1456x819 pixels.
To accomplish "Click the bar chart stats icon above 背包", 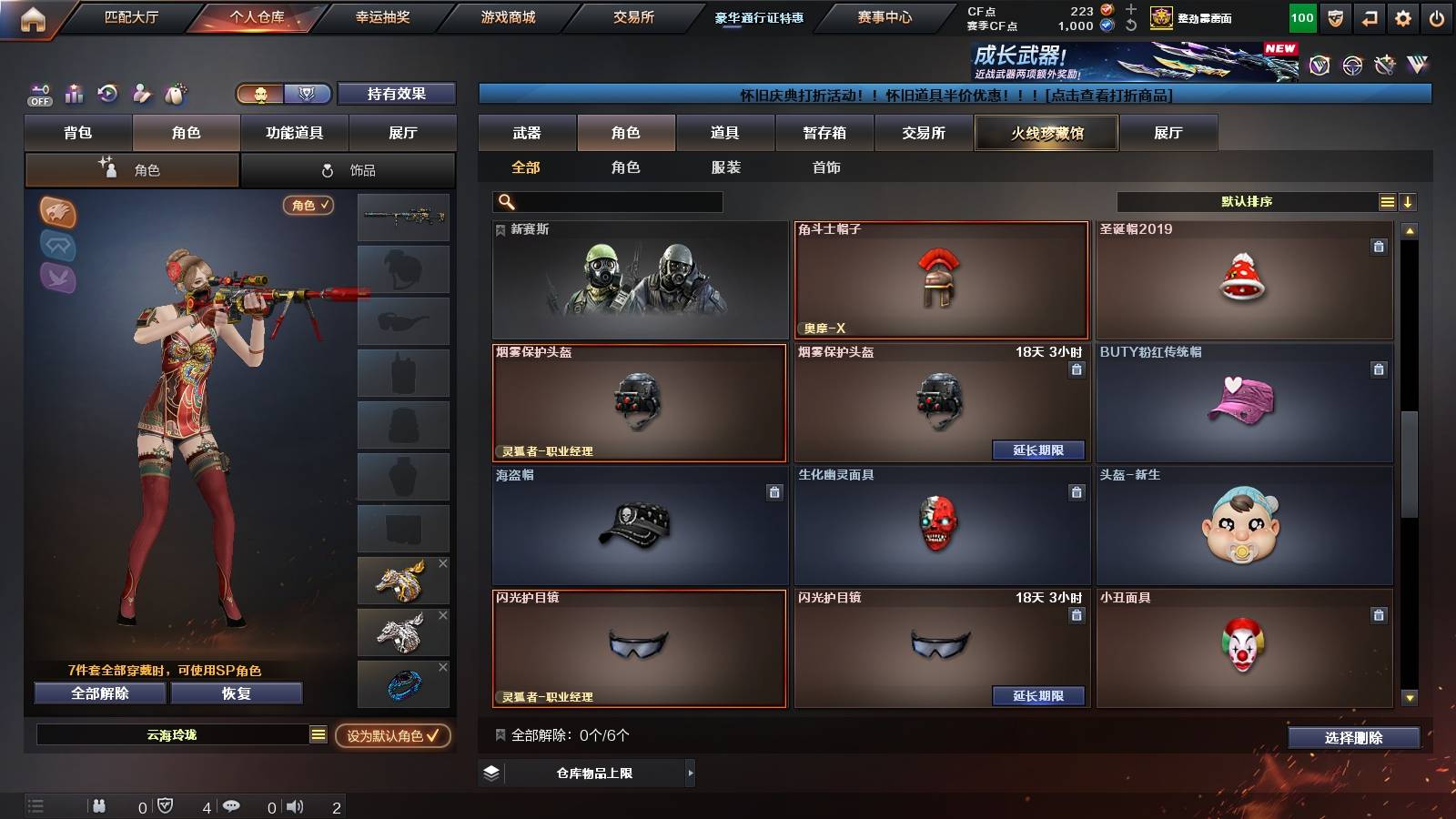I will coord(74,94).
